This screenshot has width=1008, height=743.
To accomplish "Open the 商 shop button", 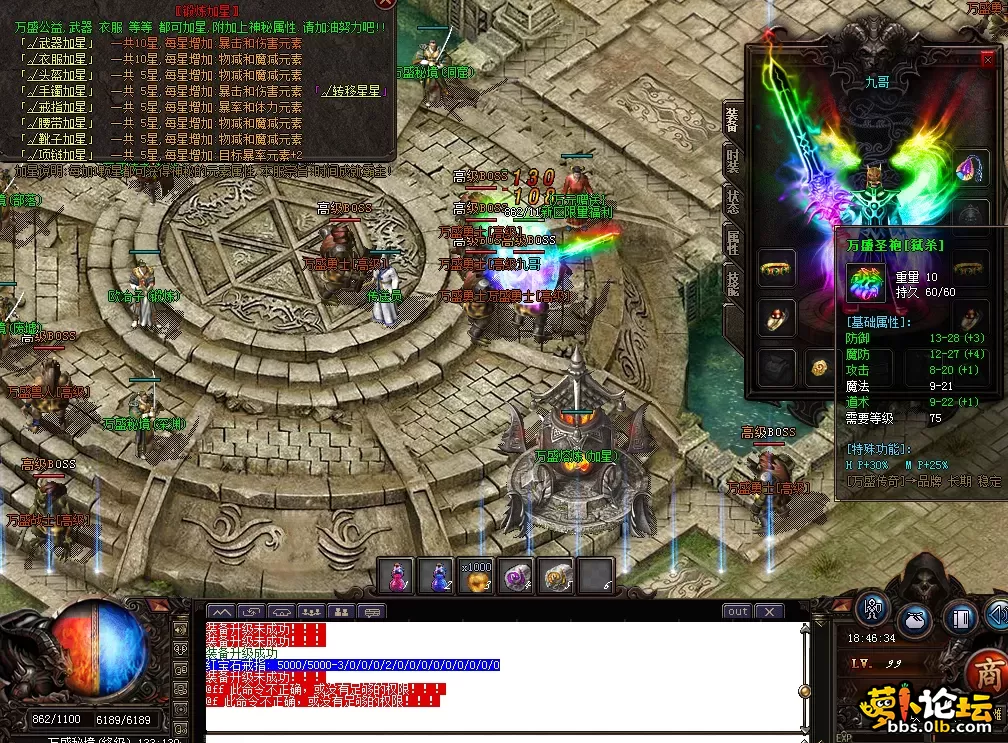I will click(x=988, y=671).
